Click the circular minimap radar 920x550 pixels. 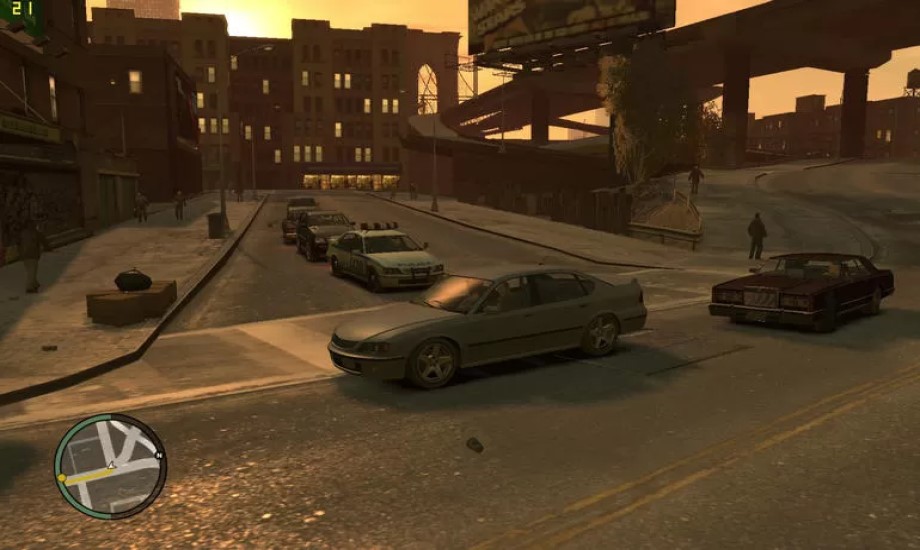pyautogui.click(x=110, y=466)
